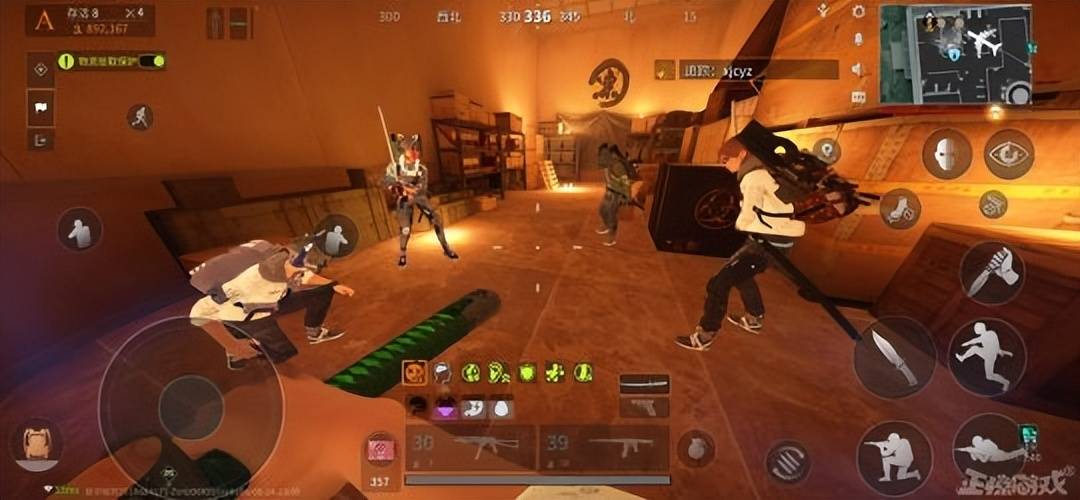Equip the pistol sidearm slot
The width and height of the screenshot is (1080, 500).
(x=643, y=406)
